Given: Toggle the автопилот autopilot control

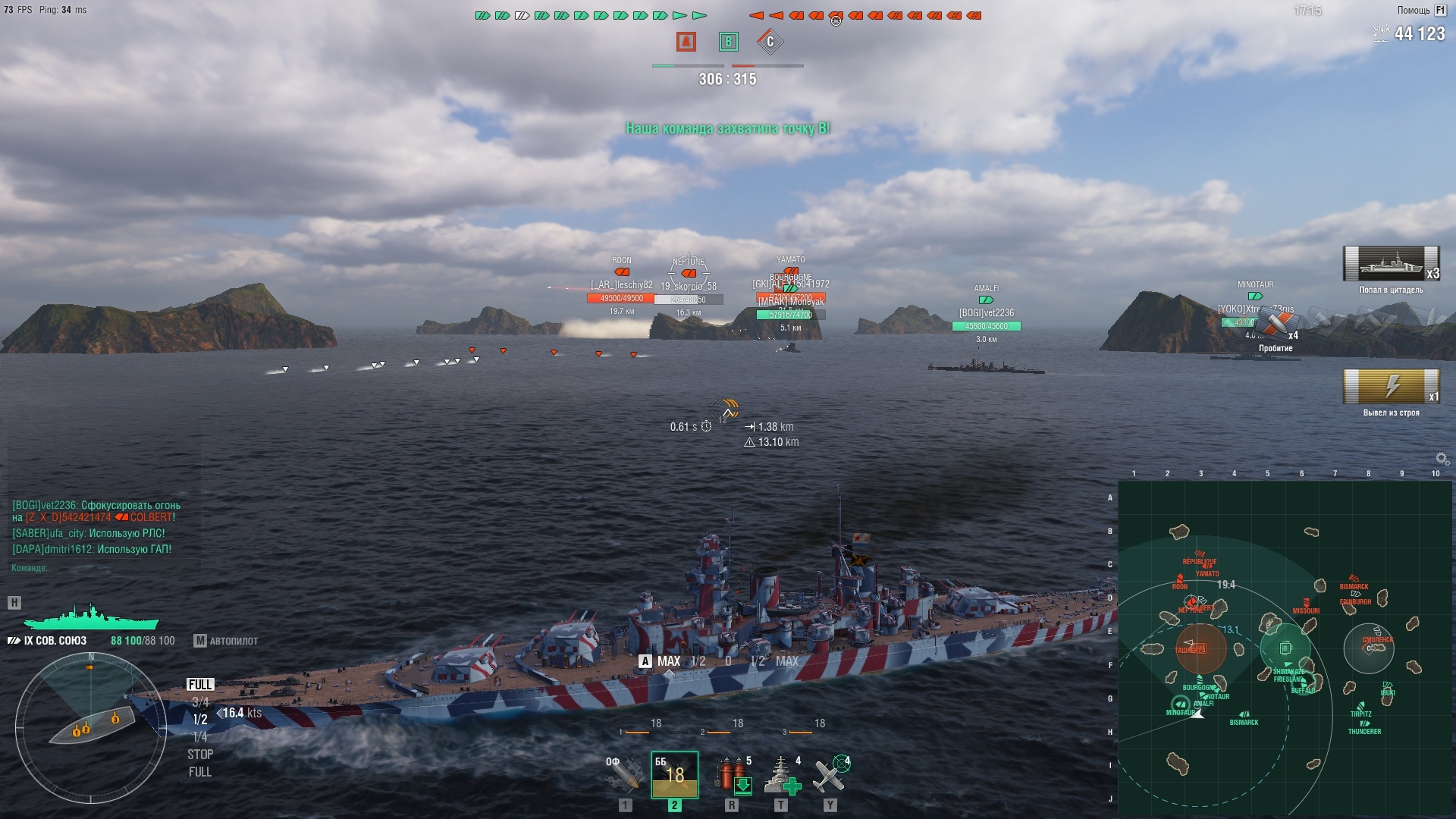Looking at the screenshot, I should pyautogui.click(x=226, y=641).
